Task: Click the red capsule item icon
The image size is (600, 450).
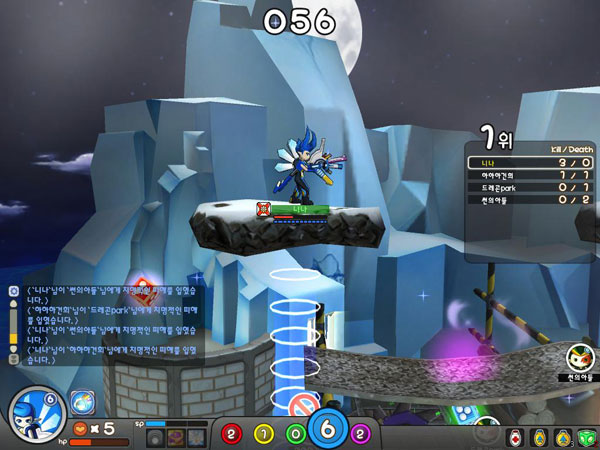Action: (514, 436)
